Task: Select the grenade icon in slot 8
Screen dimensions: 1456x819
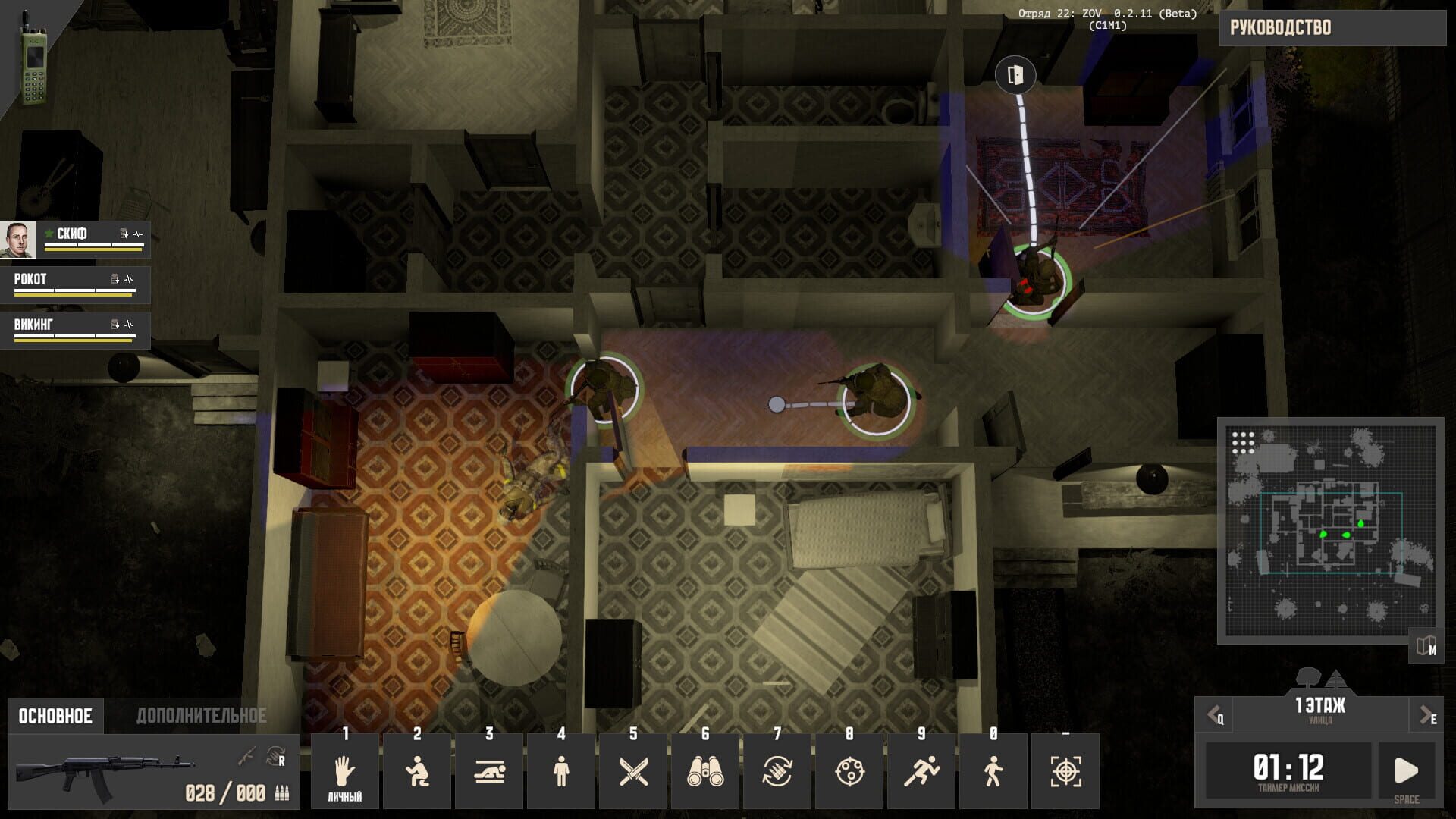Action: 849,770
